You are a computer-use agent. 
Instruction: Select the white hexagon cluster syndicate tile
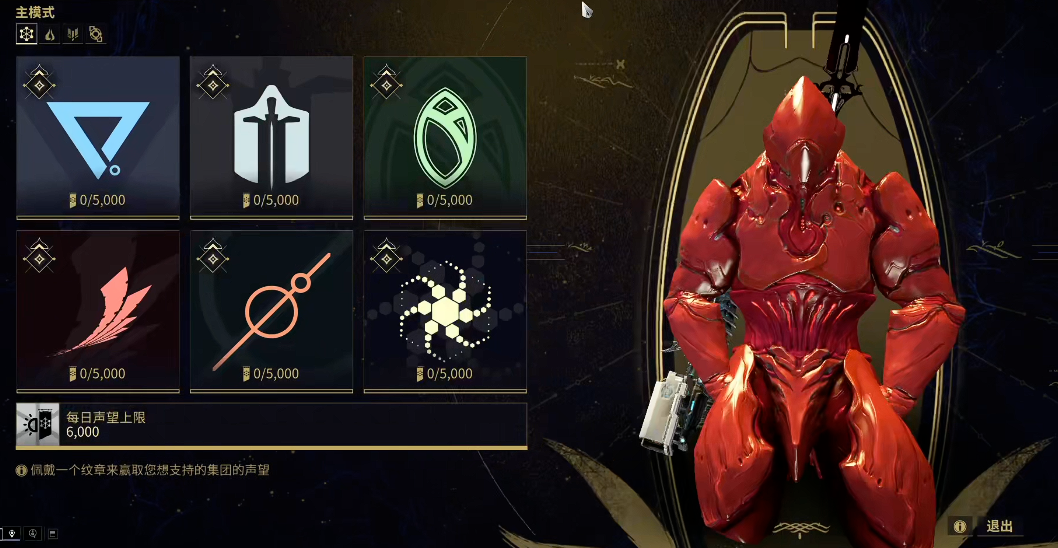point(445,311)
